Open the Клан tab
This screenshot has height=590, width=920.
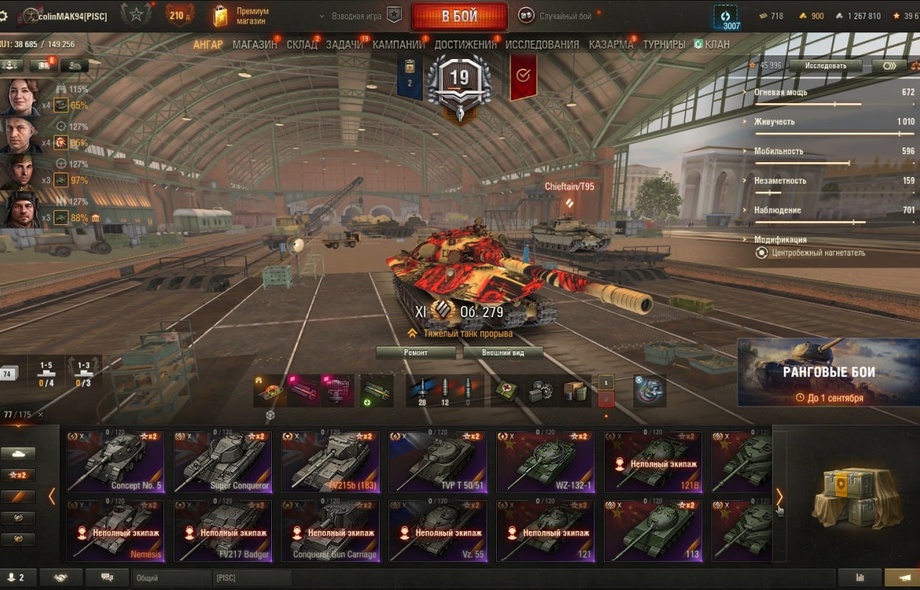pyautogui.click(x=716, y=45)
